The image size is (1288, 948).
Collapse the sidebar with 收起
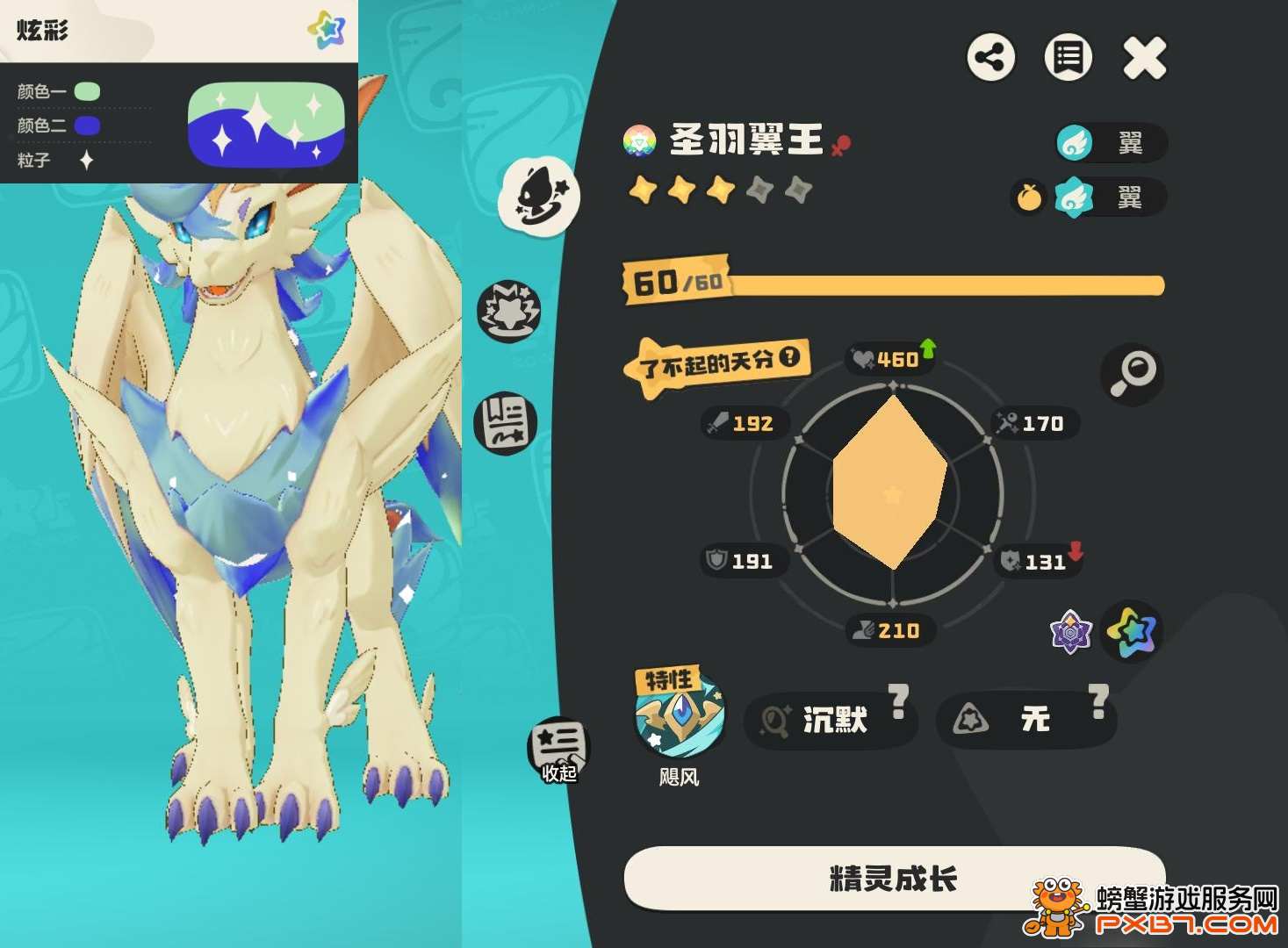[558, 751]
